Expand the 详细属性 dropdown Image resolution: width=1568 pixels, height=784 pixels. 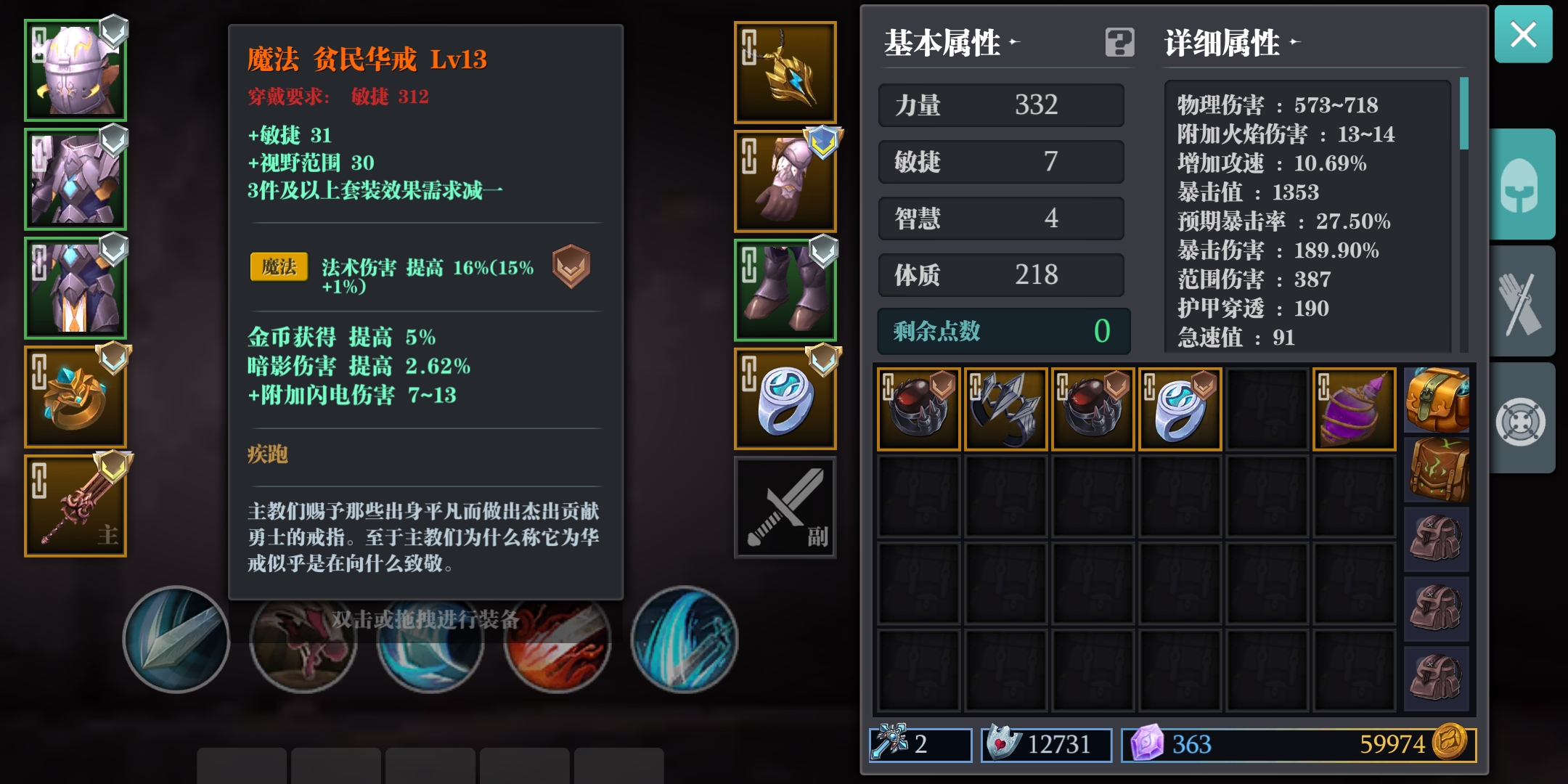[x=1296, y=44]
